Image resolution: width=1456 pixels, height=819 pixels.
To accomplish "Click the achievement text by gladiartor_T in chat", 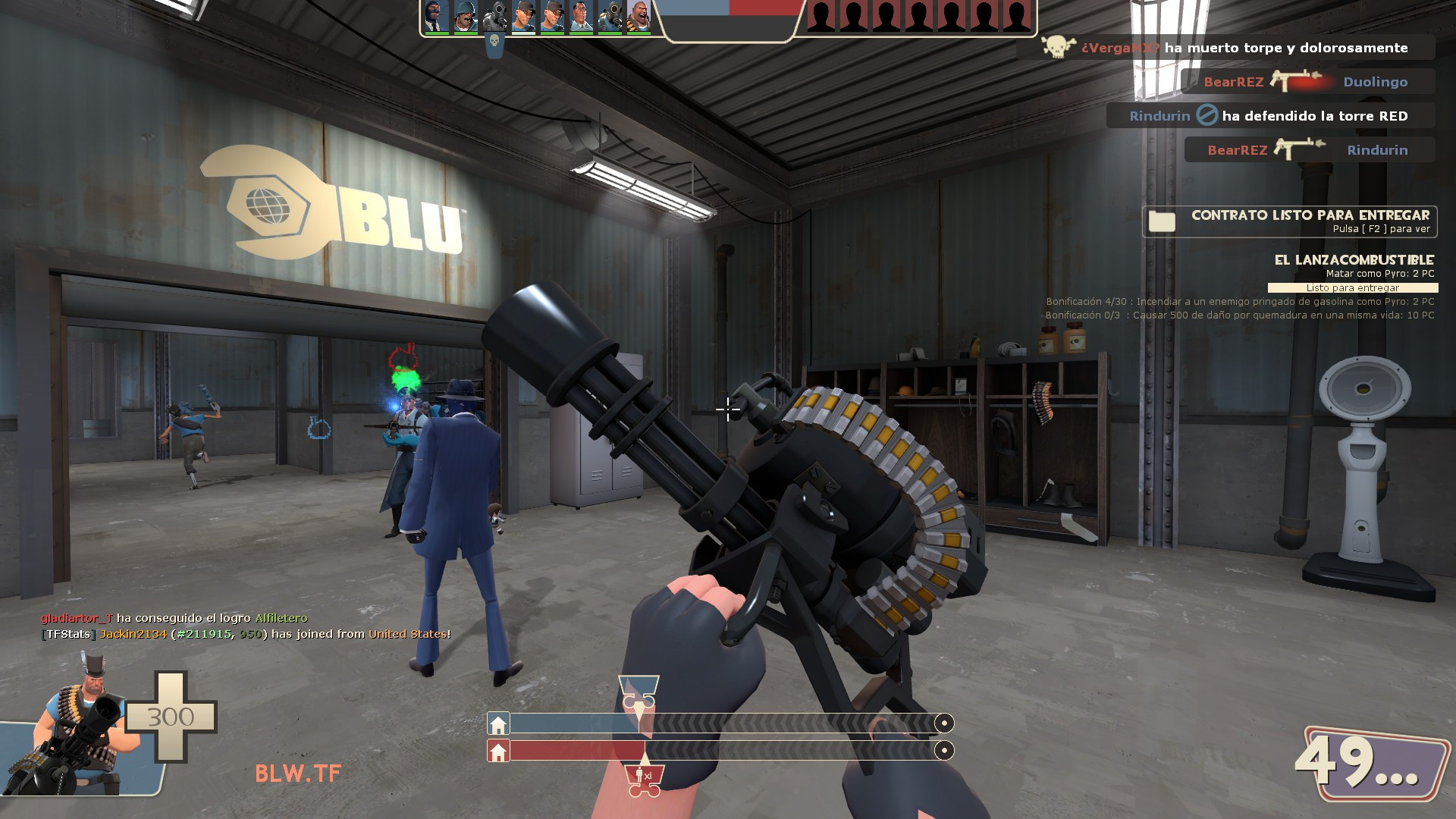I will (x=174, y=617).
